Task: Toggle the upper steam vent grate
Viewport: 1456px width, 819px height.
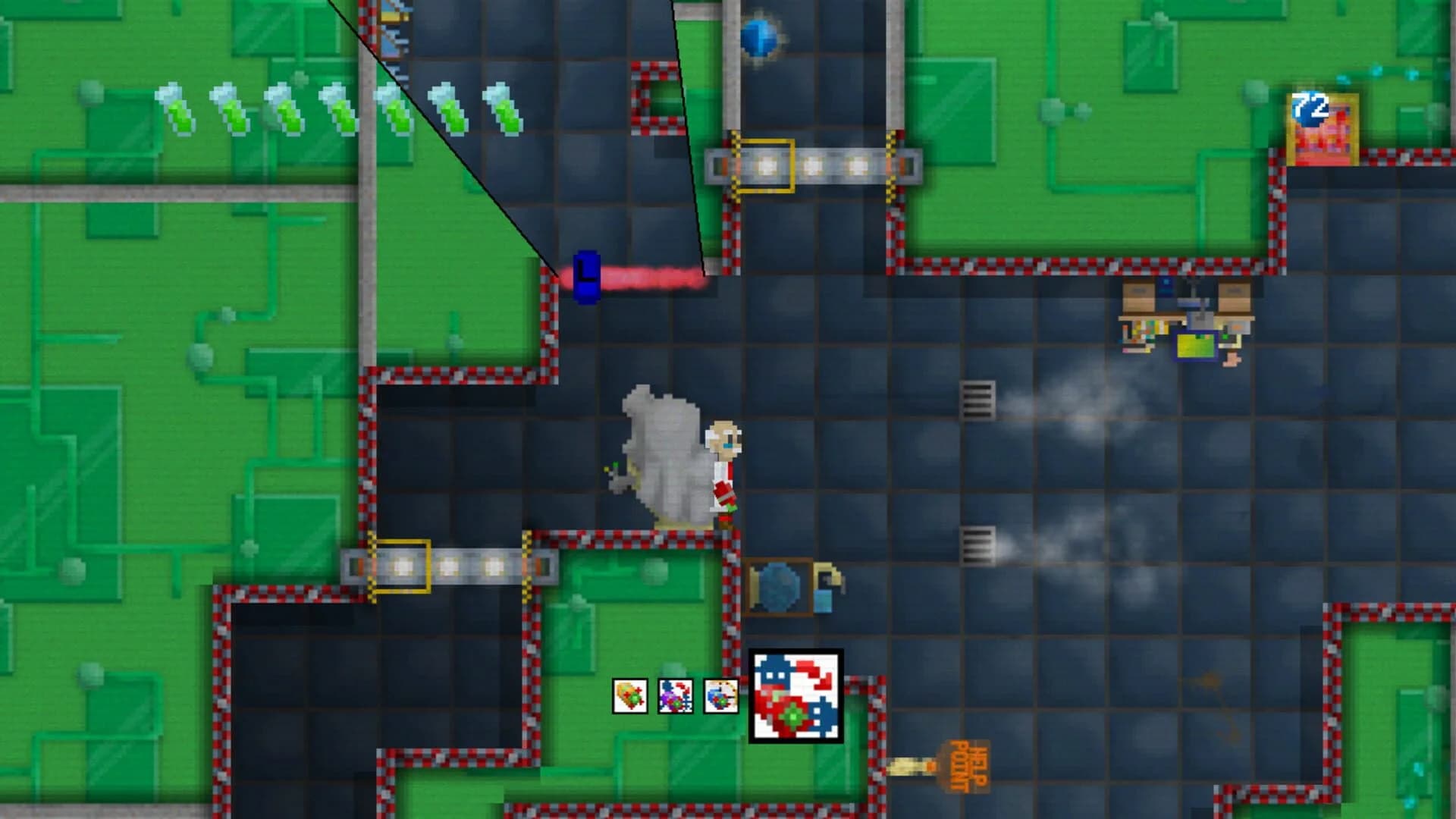Action: click(x=978, y=400)
